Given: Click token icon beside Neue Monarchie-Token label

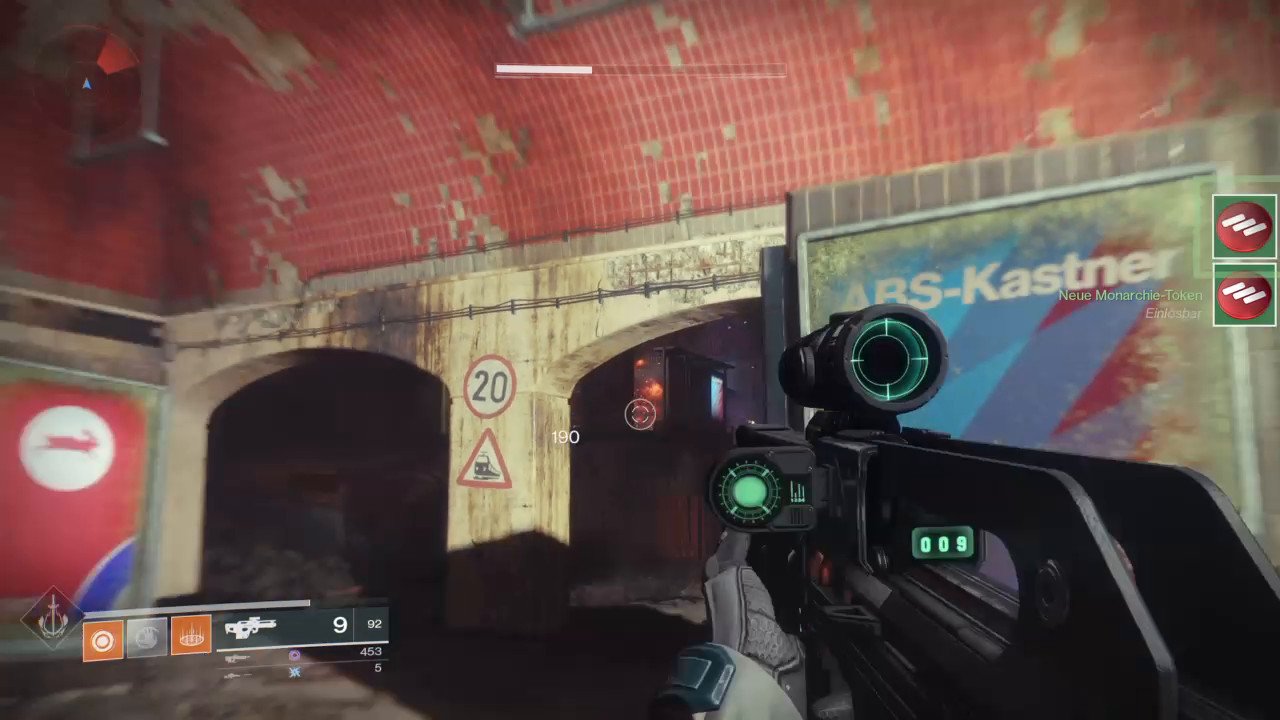Looking at the screenshot, I should point(1244,296).
